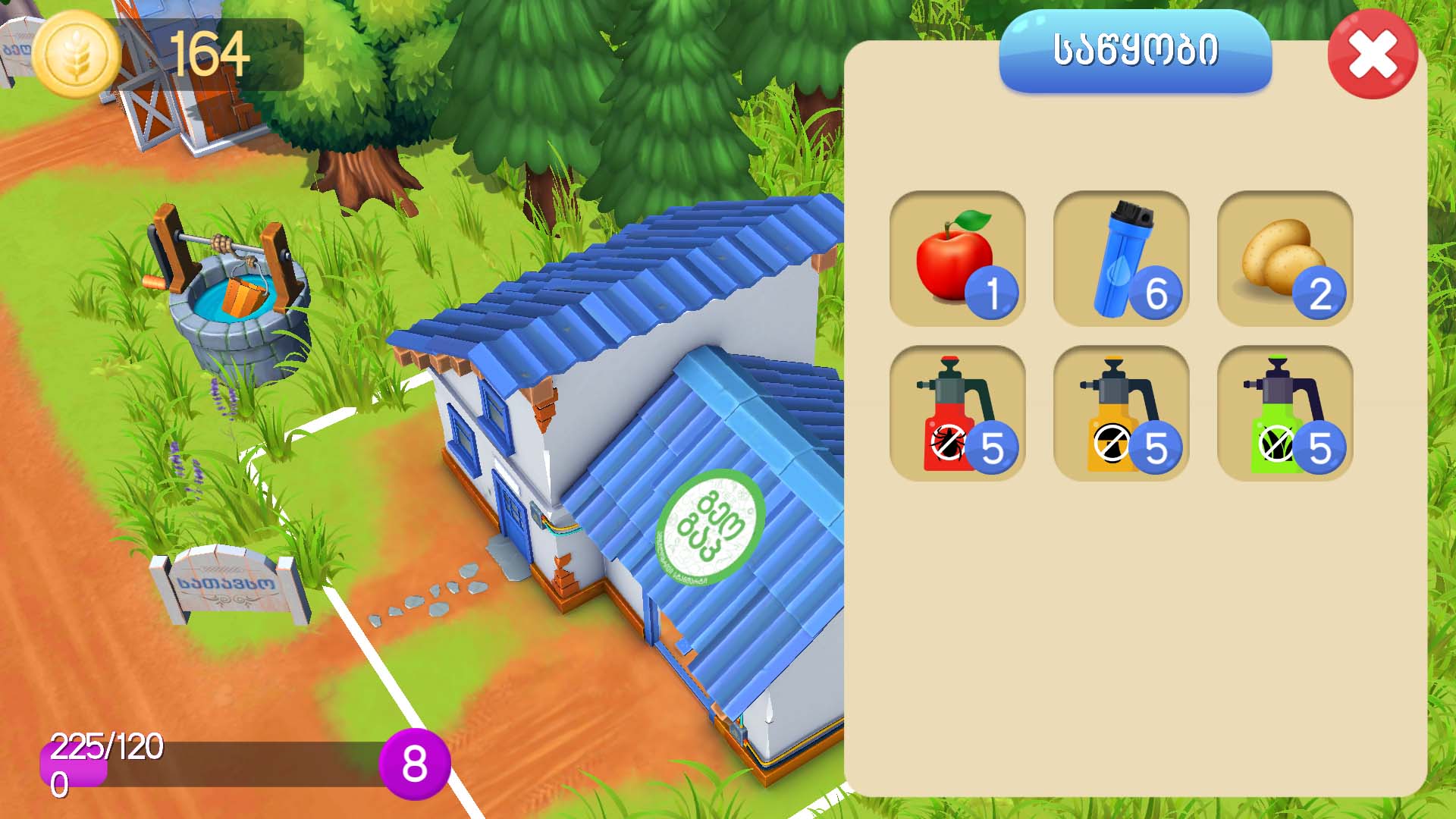Select the potatoes inventory slot

pyautogui.click(x=1285, y=259)
